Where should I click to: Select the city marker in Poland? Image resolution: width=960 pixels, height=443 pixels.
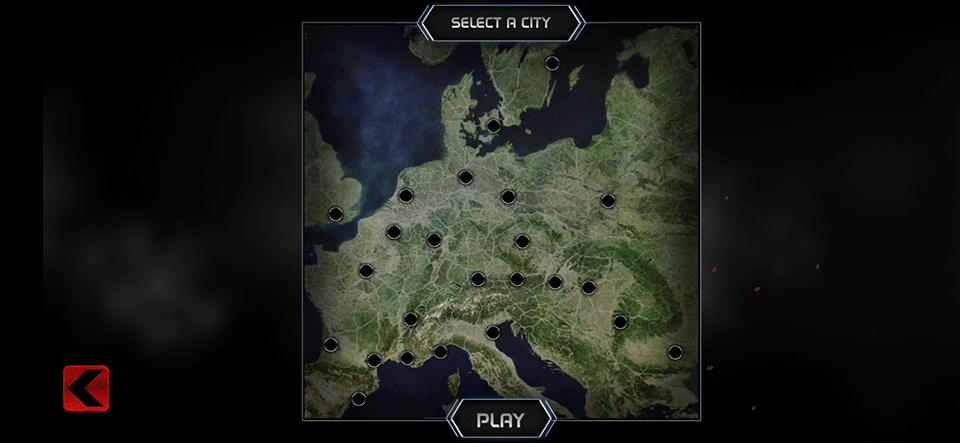608,201
